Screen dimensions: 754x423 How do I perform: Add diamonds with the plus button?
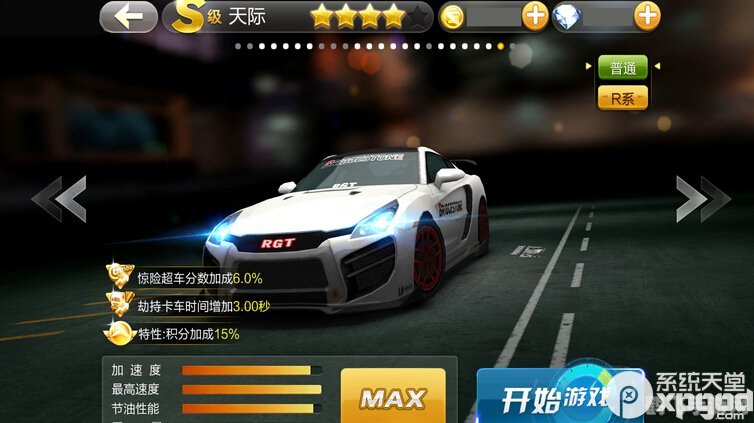[x=647, y=16]
